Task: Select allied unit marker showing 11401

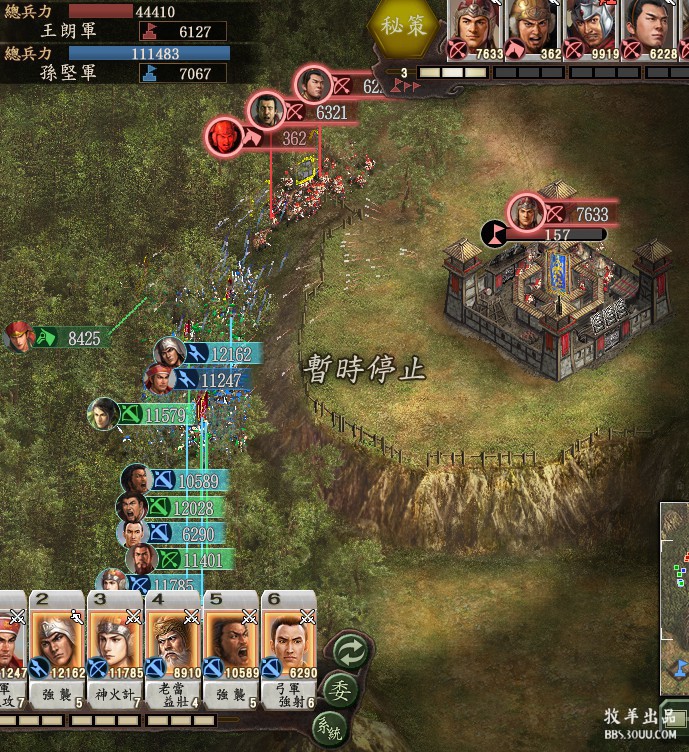Action: tap(142, 560)
